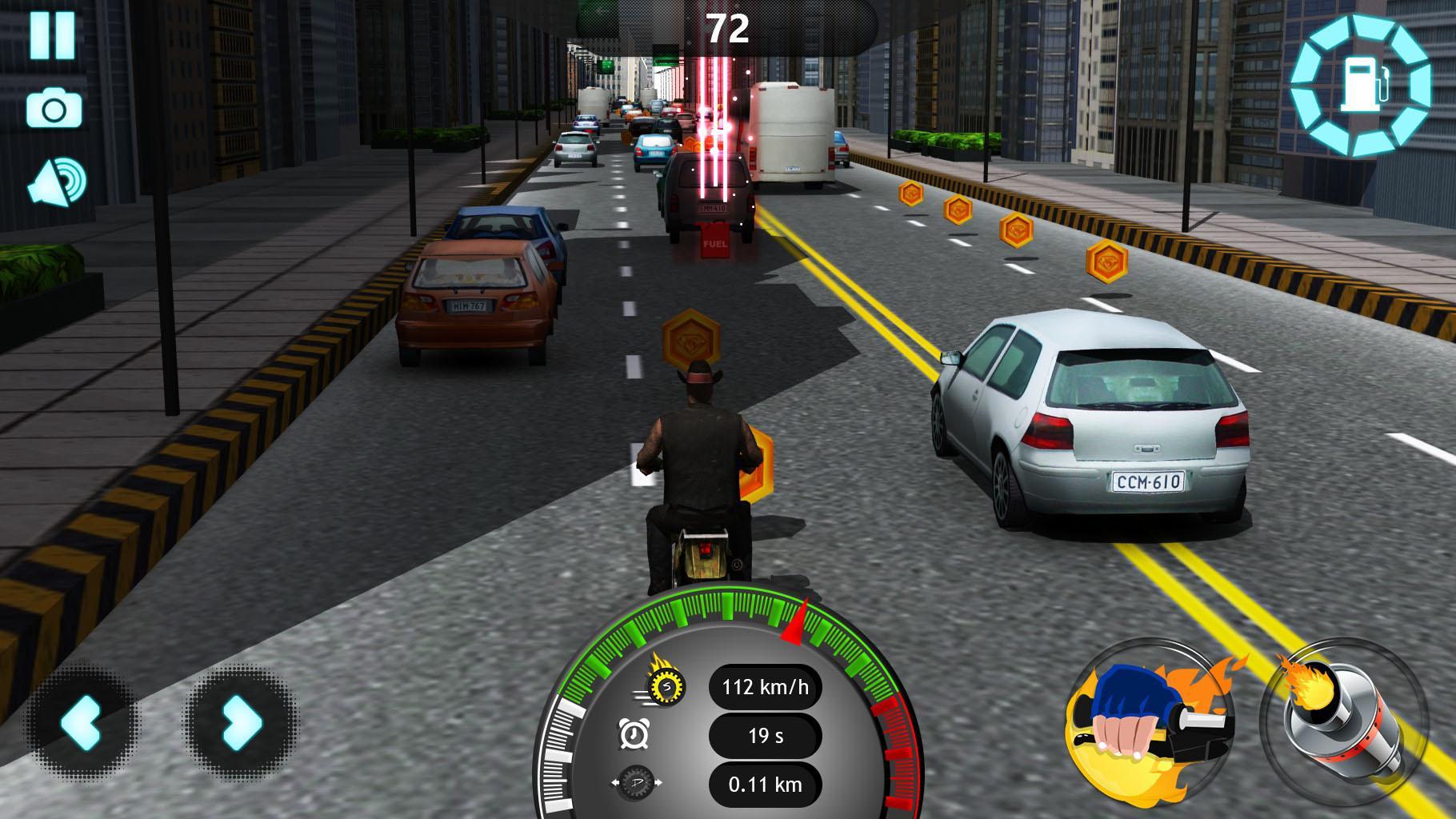1456x819 pixels.
Task: Tap the score counter showing 72
Action: coord(728,28)
